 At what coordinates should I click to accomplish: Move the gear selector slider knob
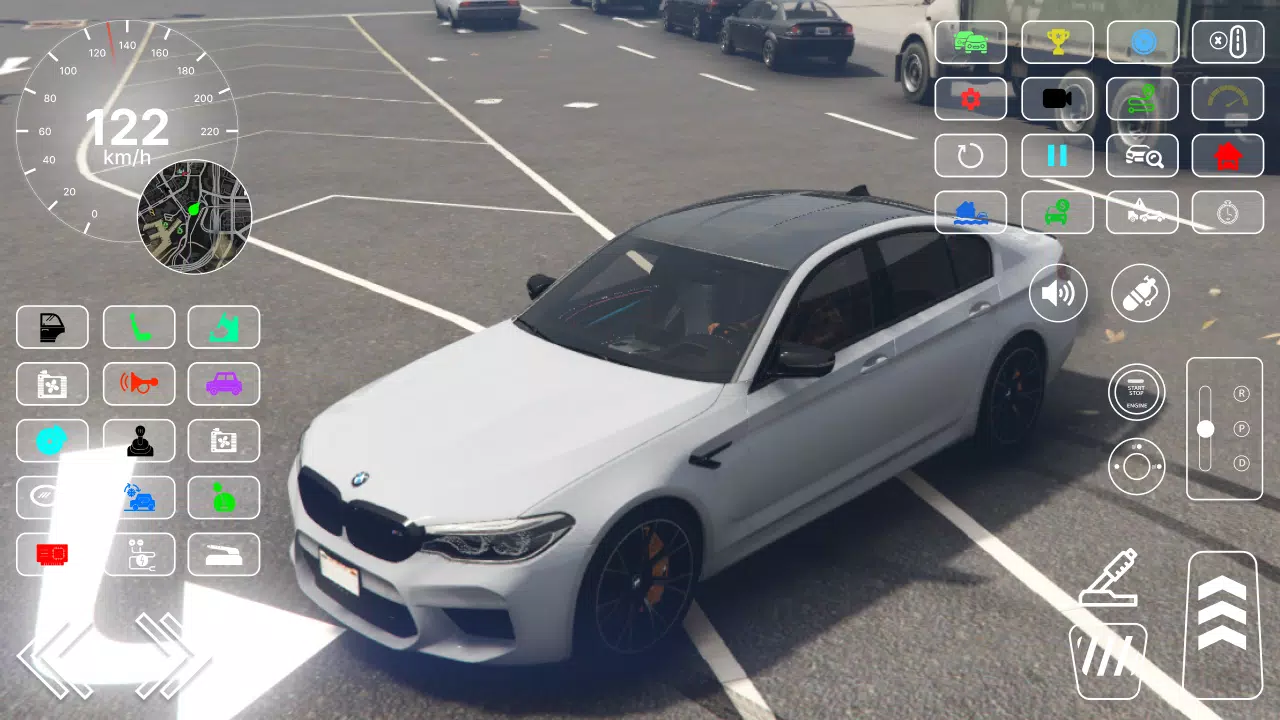coord(1207,430)
